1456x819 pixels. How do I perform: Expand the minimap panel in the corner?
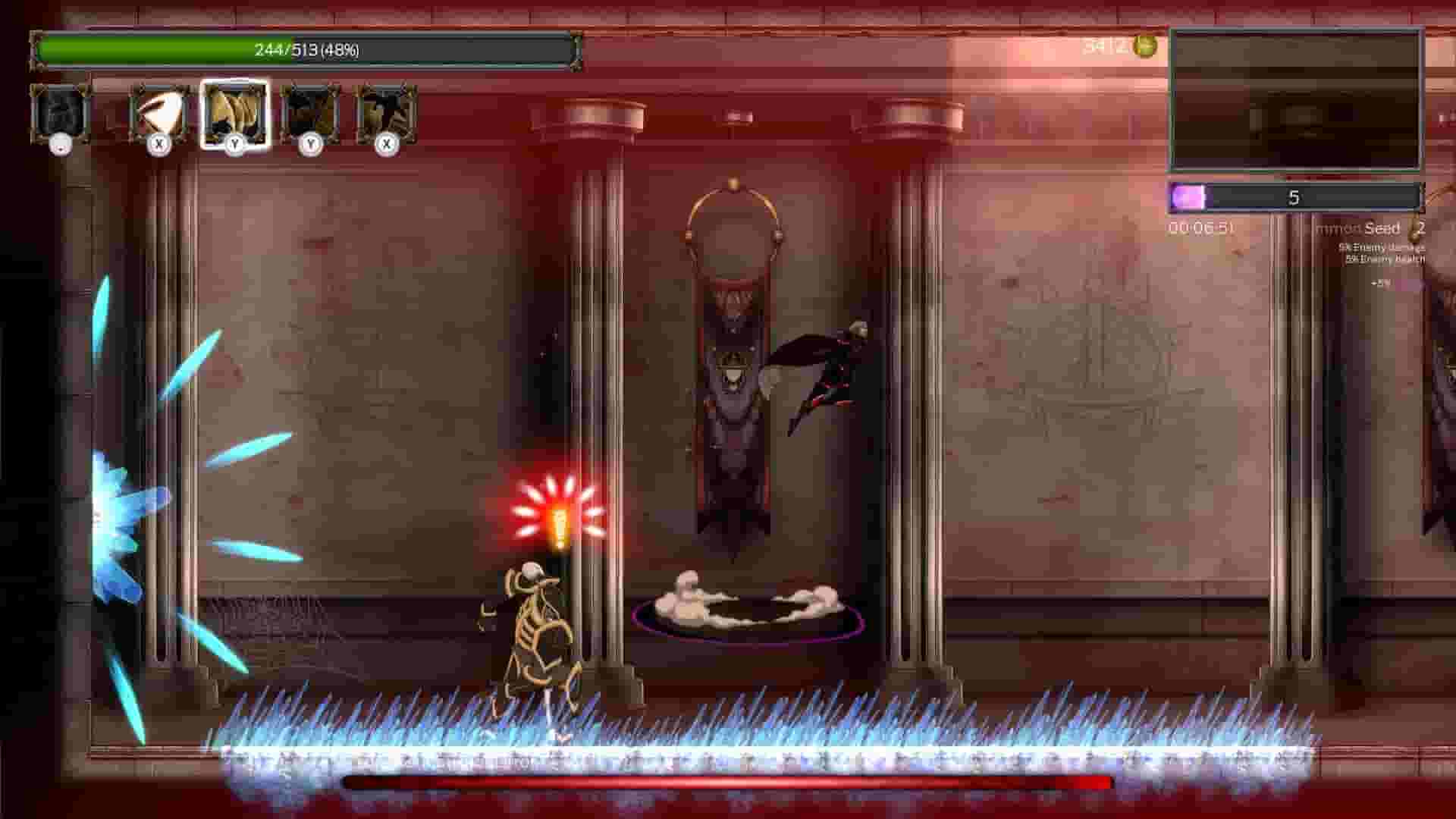pyautogui.click(x=1295, y=99)
